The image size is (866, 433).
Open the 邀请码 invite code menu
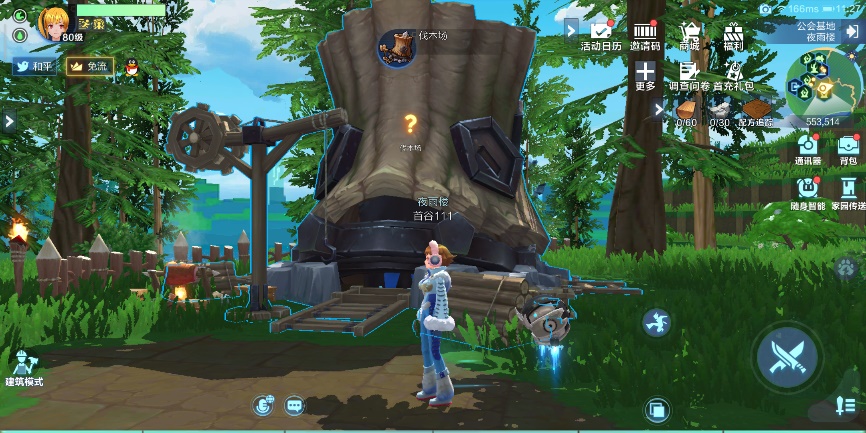coord(645,36)
